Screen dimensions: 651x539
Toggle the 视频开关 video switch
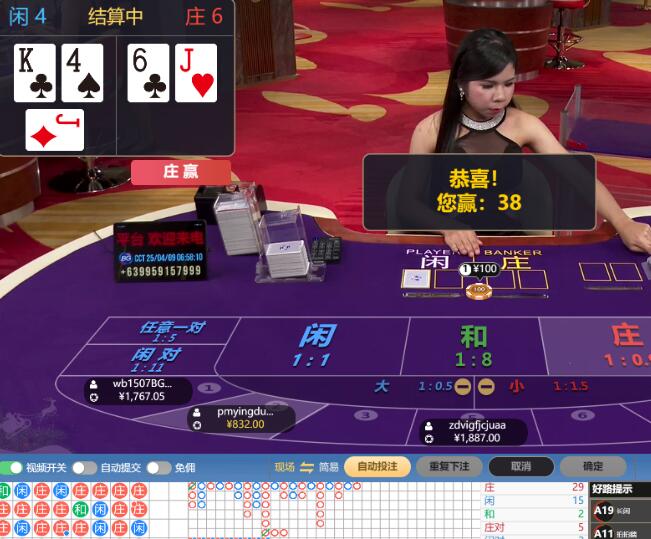[x=12, y=467]
